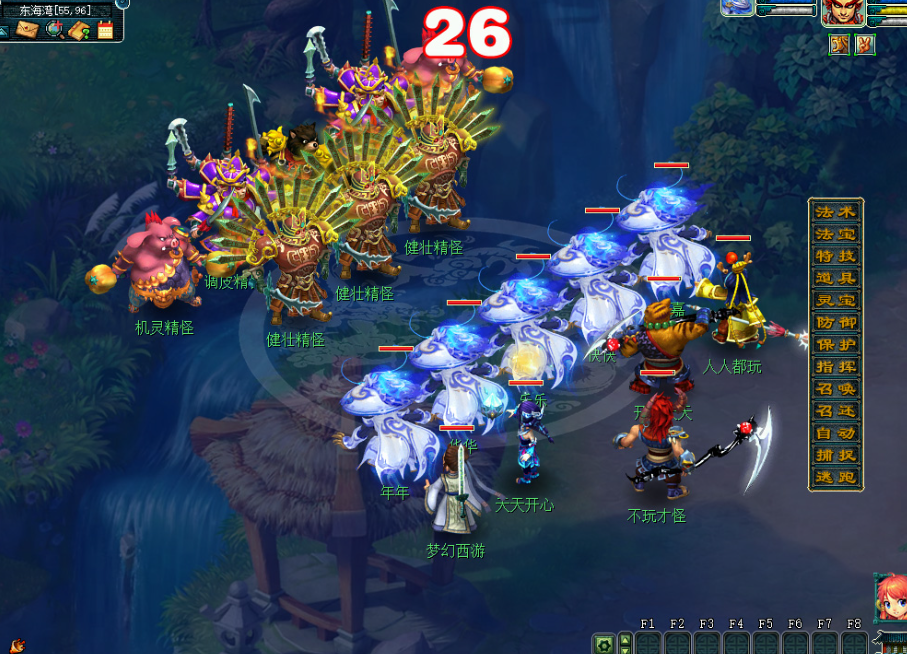The image size is (907, 654).
Task: Click the player character portrait
Action: tap(838, 13)
